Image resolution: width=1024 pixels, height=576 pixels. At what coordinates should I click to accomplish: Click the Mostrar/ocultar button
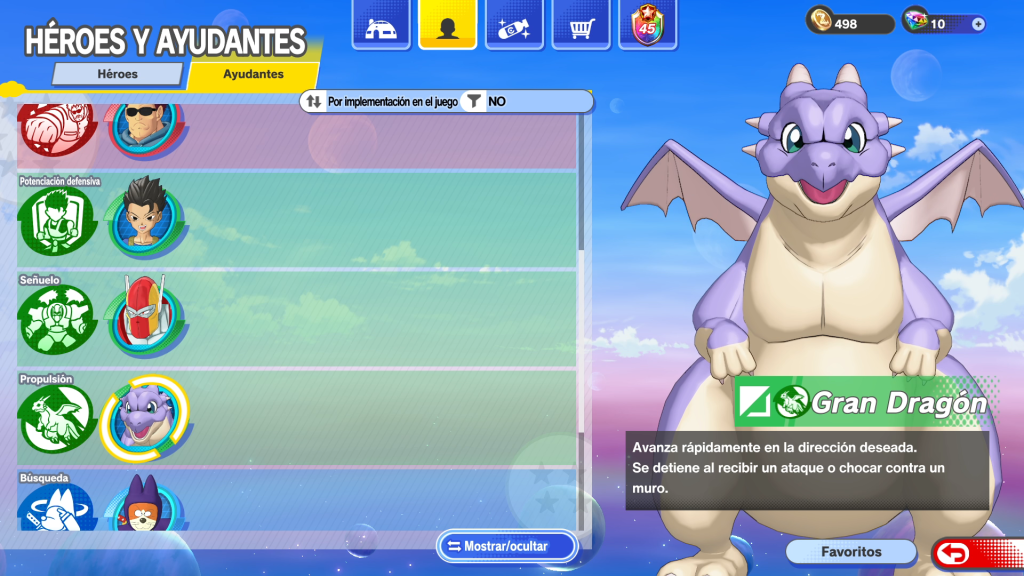click(x=507, y=547)
